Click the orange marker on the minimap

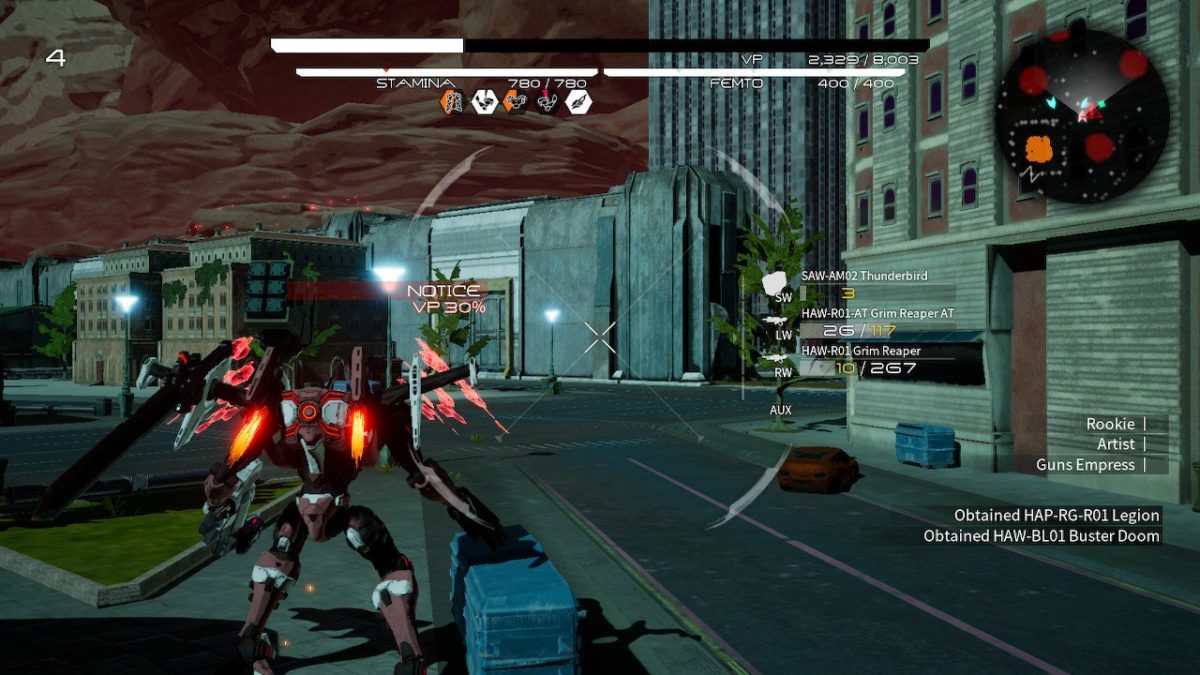click(x=1039, y=150)
